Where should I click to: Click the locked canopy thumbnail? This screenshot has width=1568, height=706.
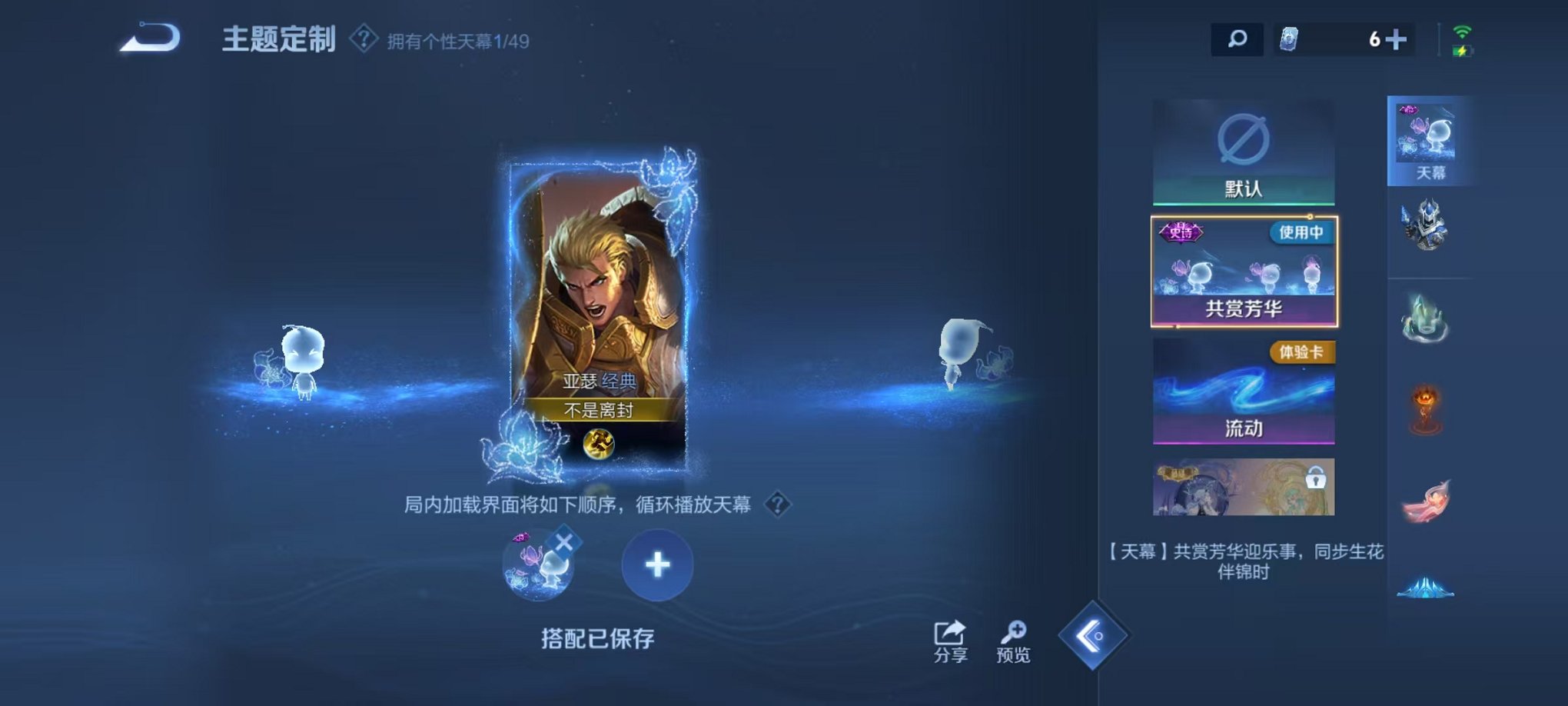point(1242,488)
